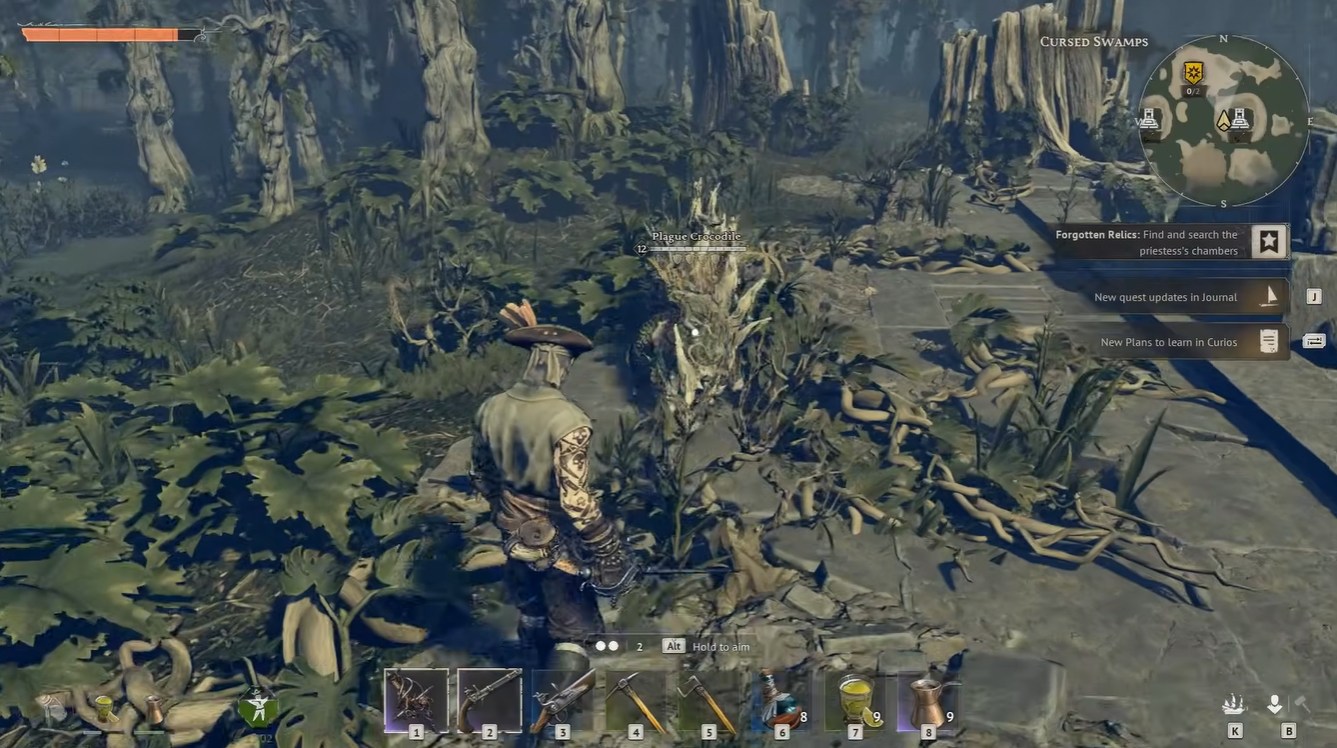This screenshot has height=748, width=1337.
Task: Click the green archer status badge
Action: coord(258,708)
